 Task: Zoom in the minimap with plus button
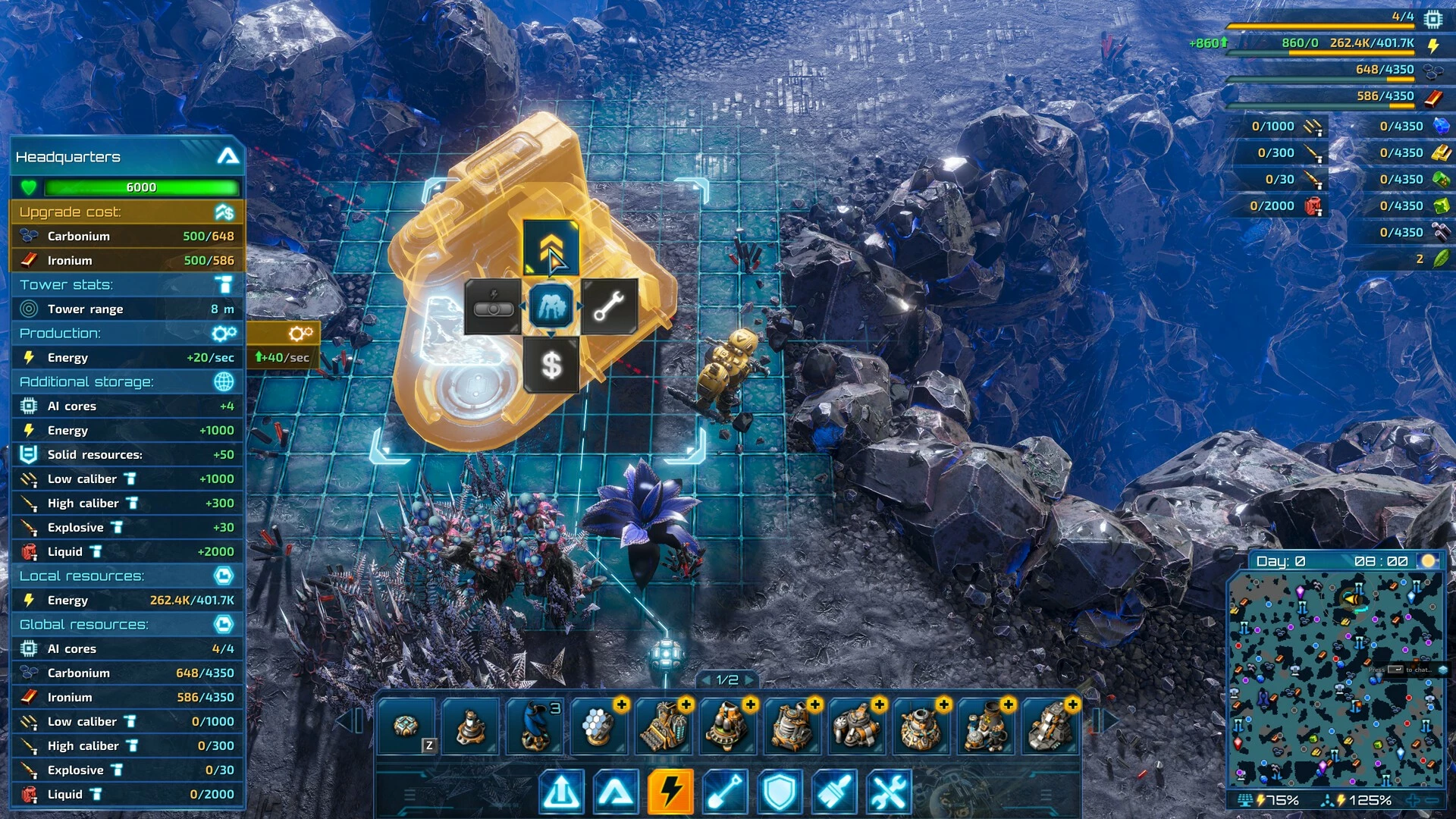point(1414,800)
